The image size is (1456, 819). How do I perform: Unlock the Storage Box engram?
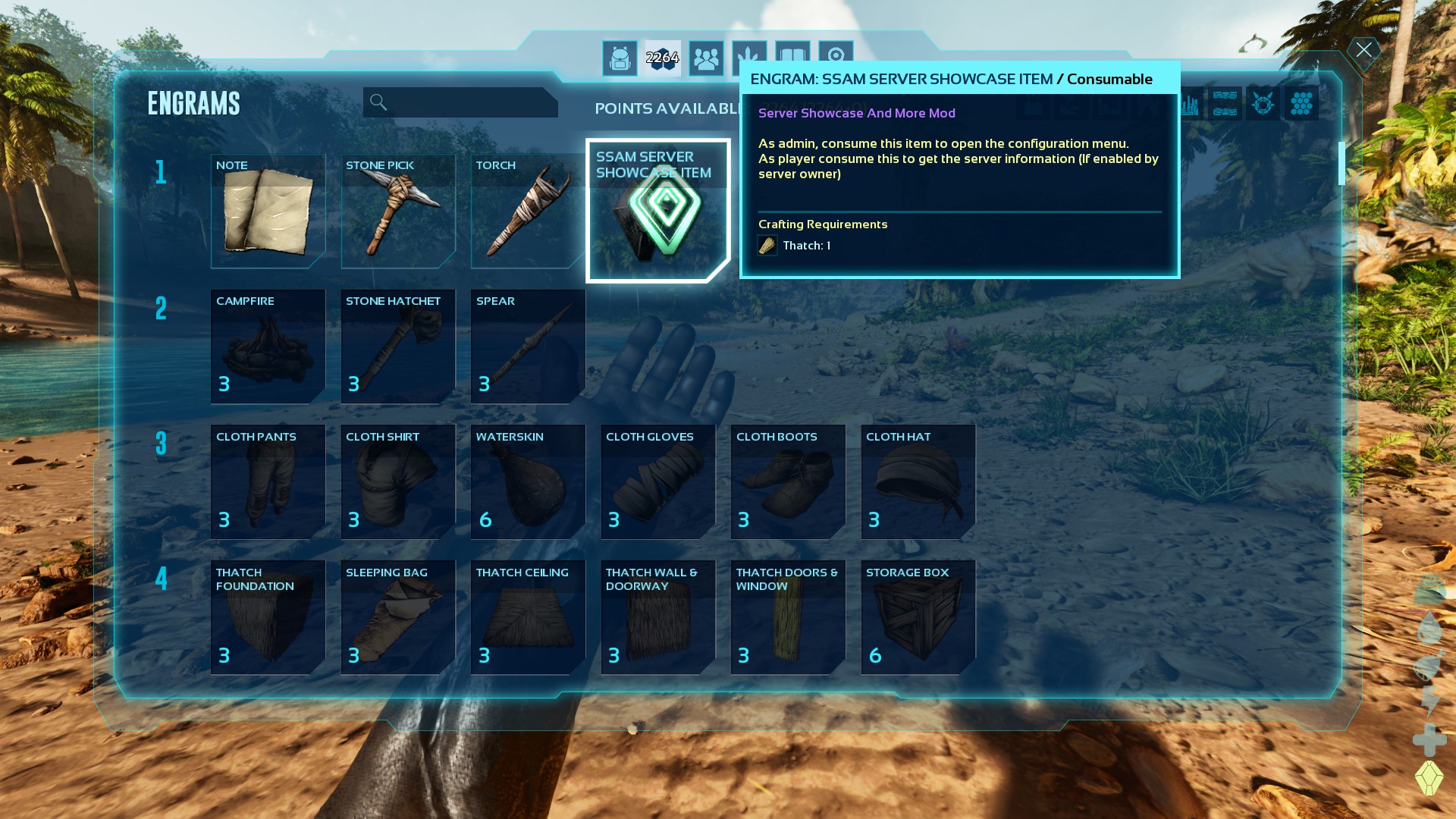pyautogui.click(x=918, y=617)
